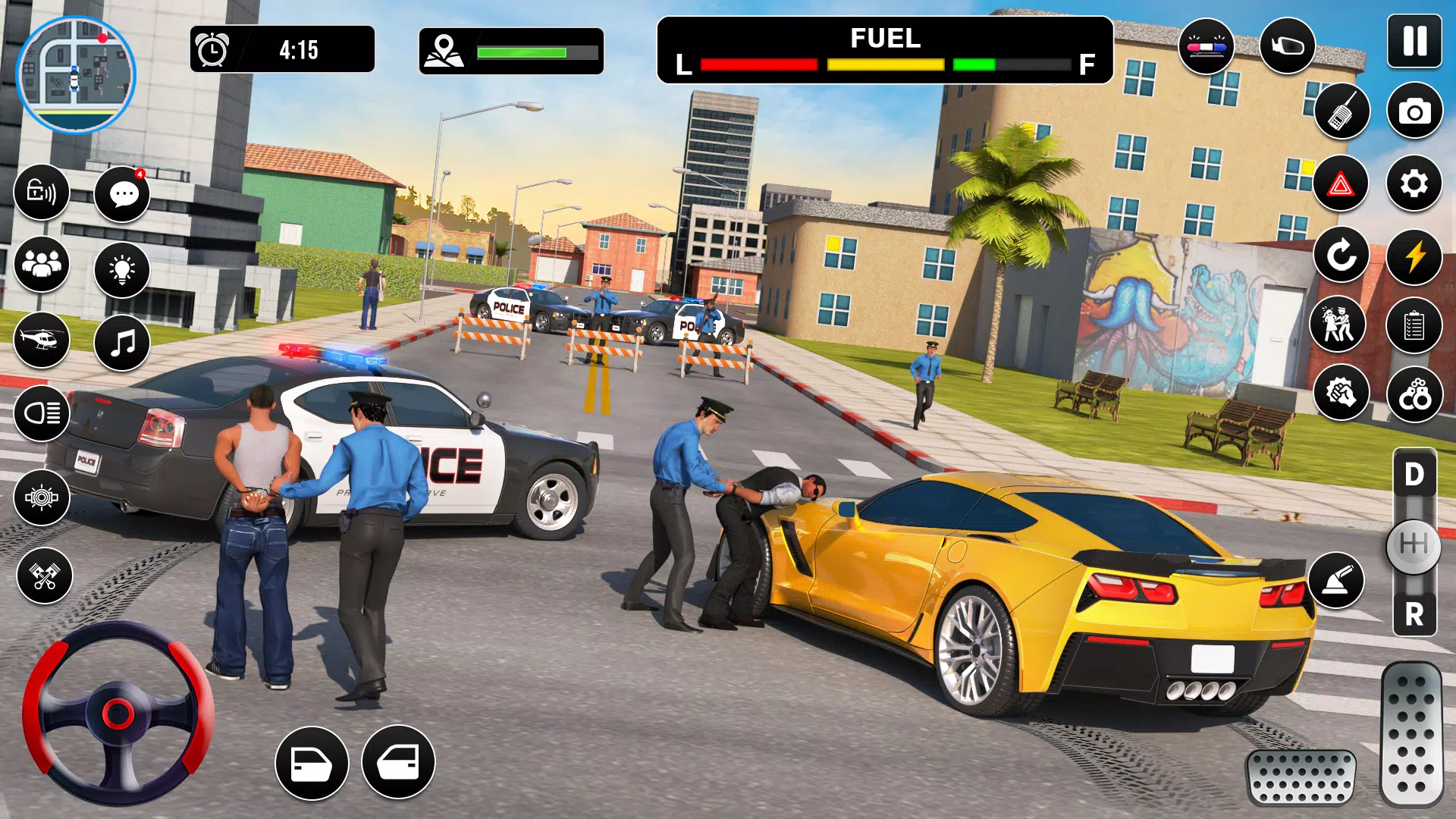
Task: Toggle the horn lock sound alert
Action: click(42, 193)
